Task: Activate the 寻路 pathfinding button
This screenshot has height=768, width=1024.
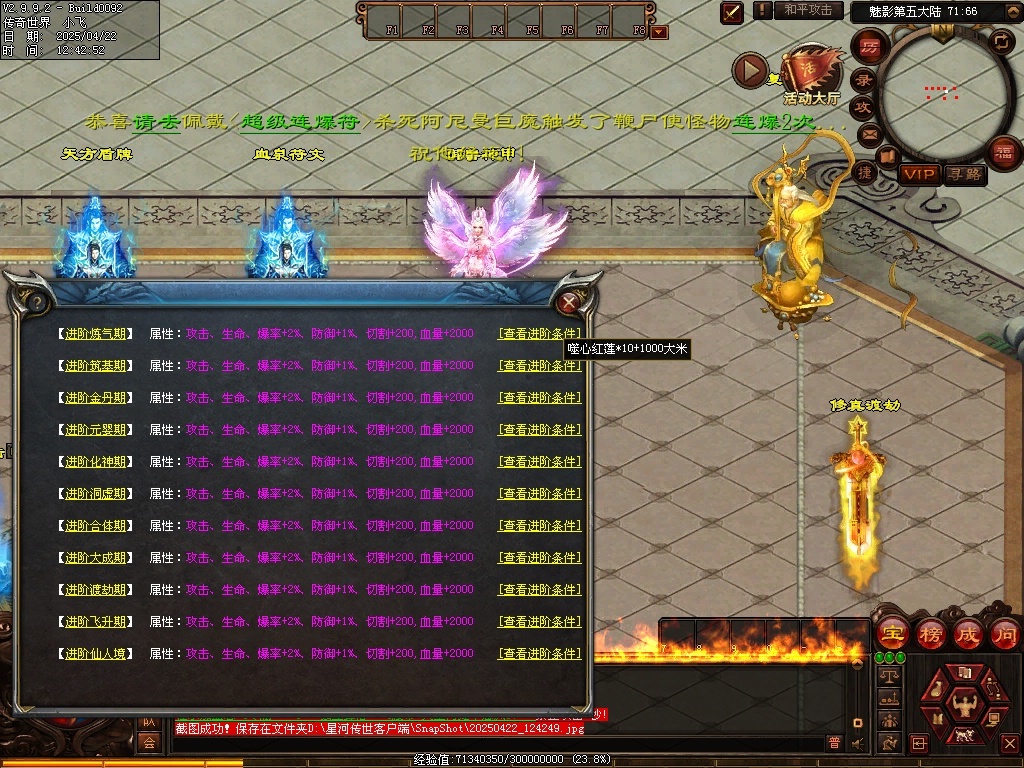Action: click(964, 174)
